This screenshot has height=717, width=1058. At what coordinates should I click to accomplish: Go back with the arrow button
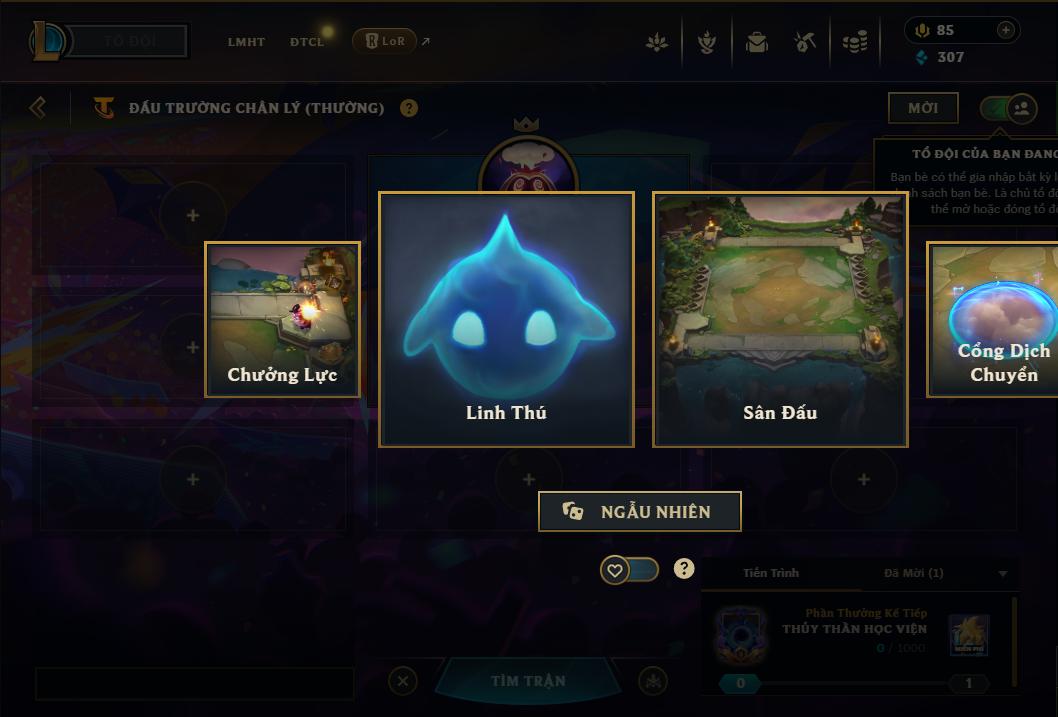tap(38, 107)
